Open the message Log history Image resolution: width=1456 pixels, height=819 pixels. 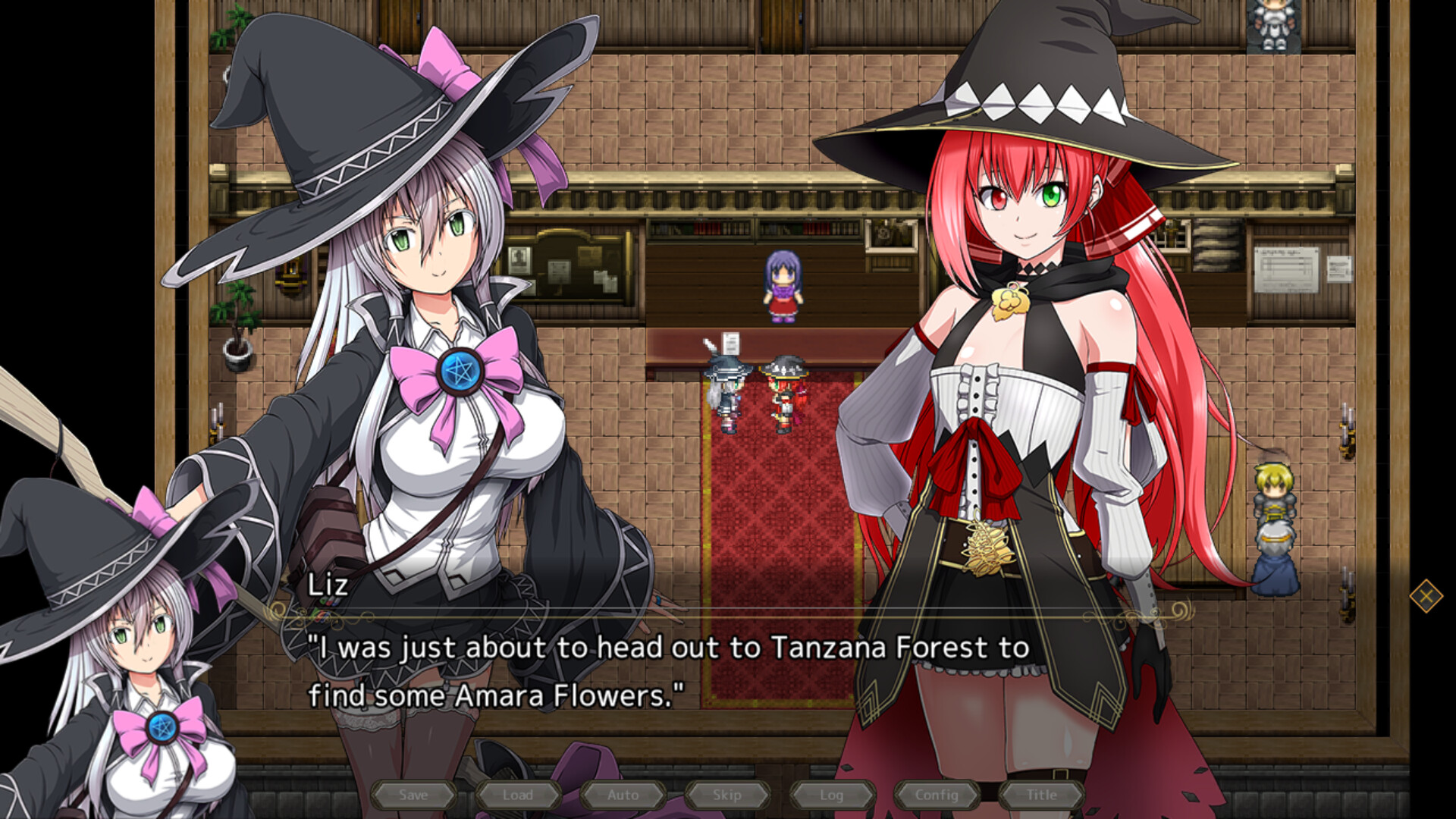(x=831, y=795)
